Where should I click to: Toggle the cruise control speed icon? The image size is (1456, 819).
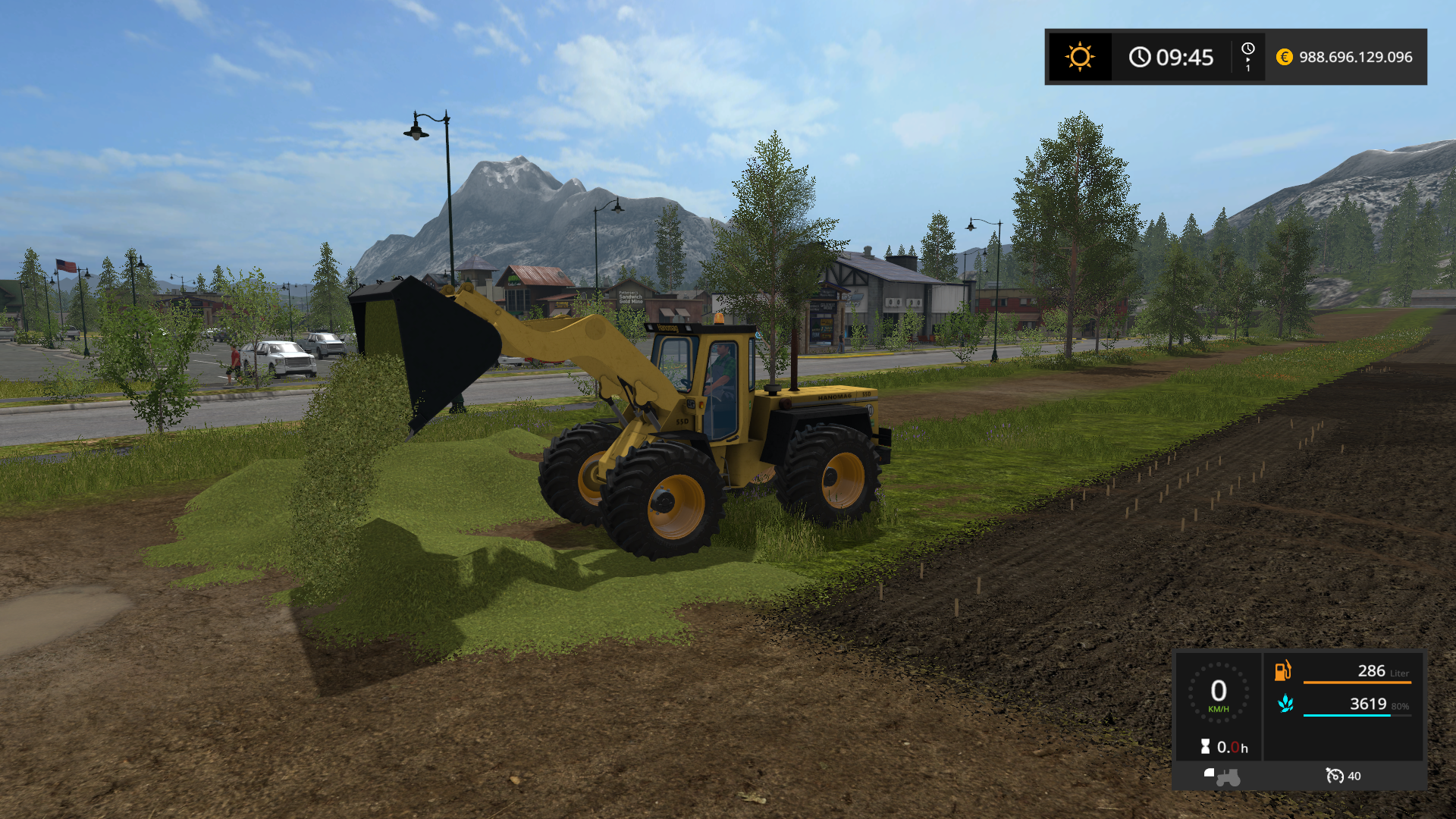tap(1334, 775)
